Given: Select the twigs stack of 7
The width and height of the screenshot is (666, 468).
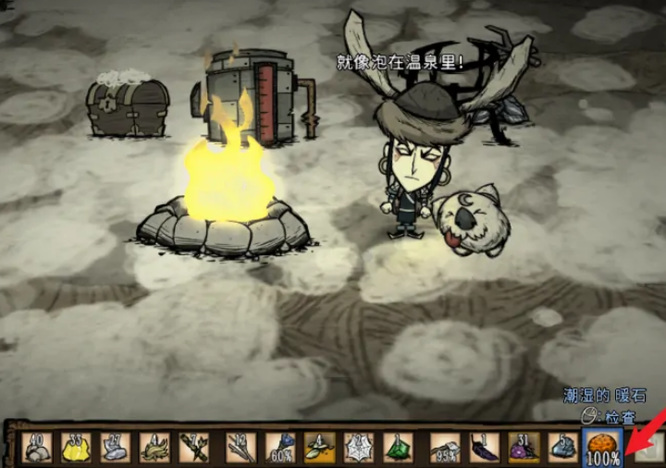Looking at the screenshot, I should (x=193, y=446).
